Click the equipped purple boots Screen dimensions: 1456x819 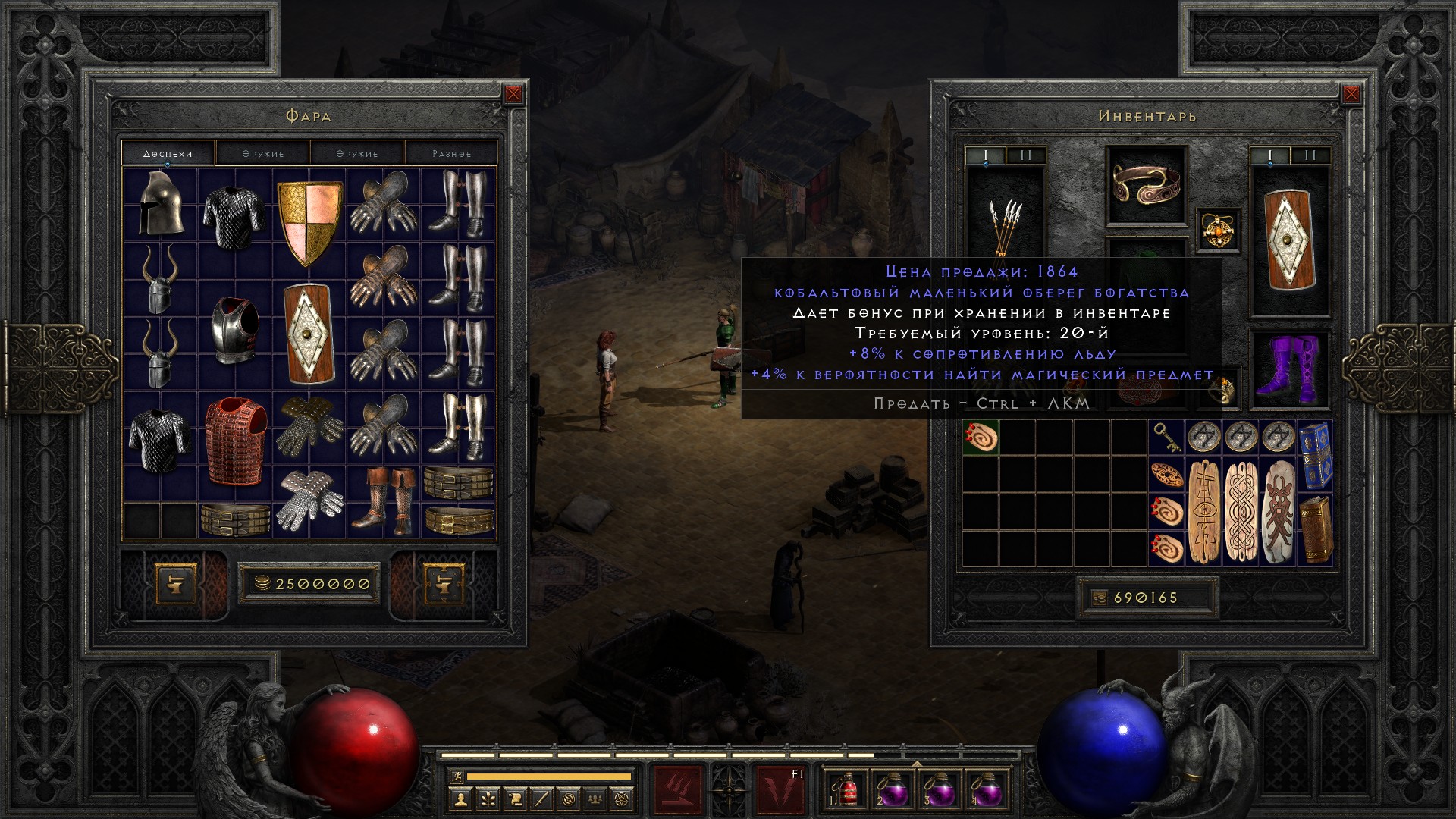coord(1288,369)
